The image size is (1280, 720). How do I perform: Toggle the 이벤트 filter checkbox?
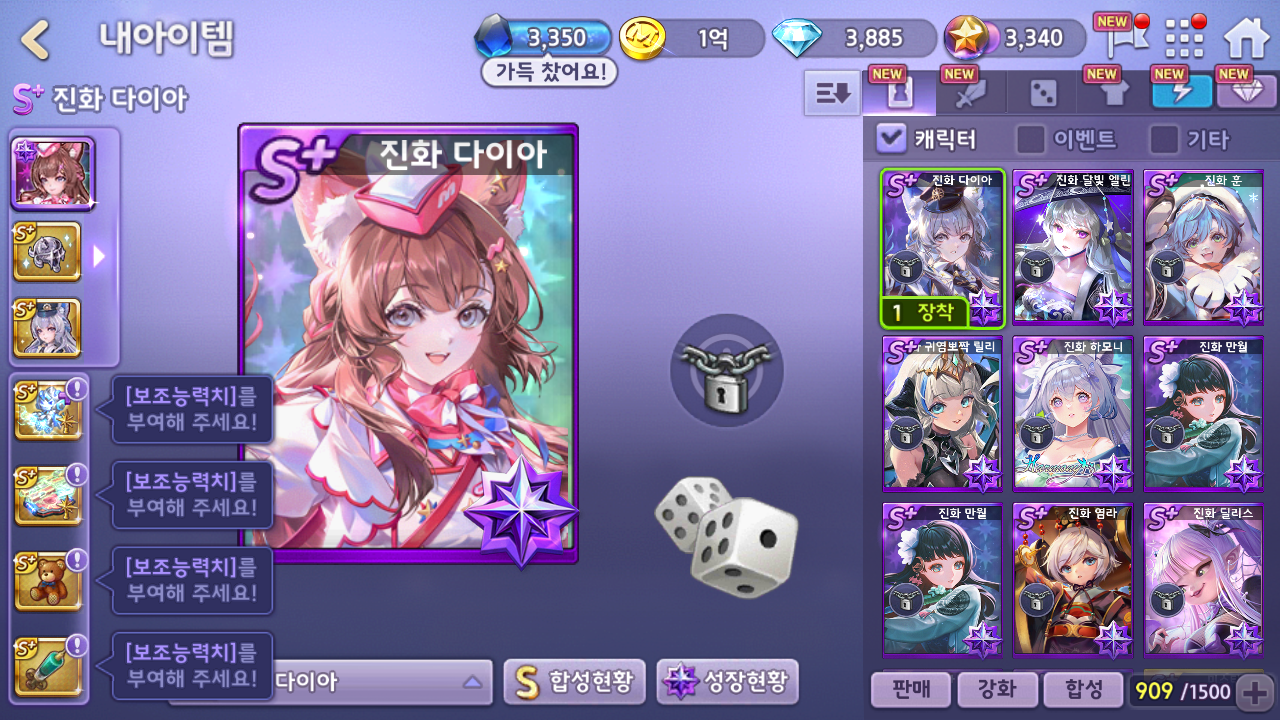click(x=1030, y=138)
